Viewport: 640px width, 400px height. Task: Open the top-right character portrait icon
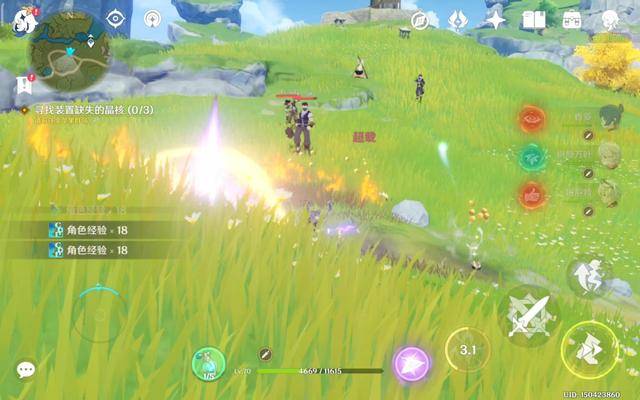click(x=610, y=20)
